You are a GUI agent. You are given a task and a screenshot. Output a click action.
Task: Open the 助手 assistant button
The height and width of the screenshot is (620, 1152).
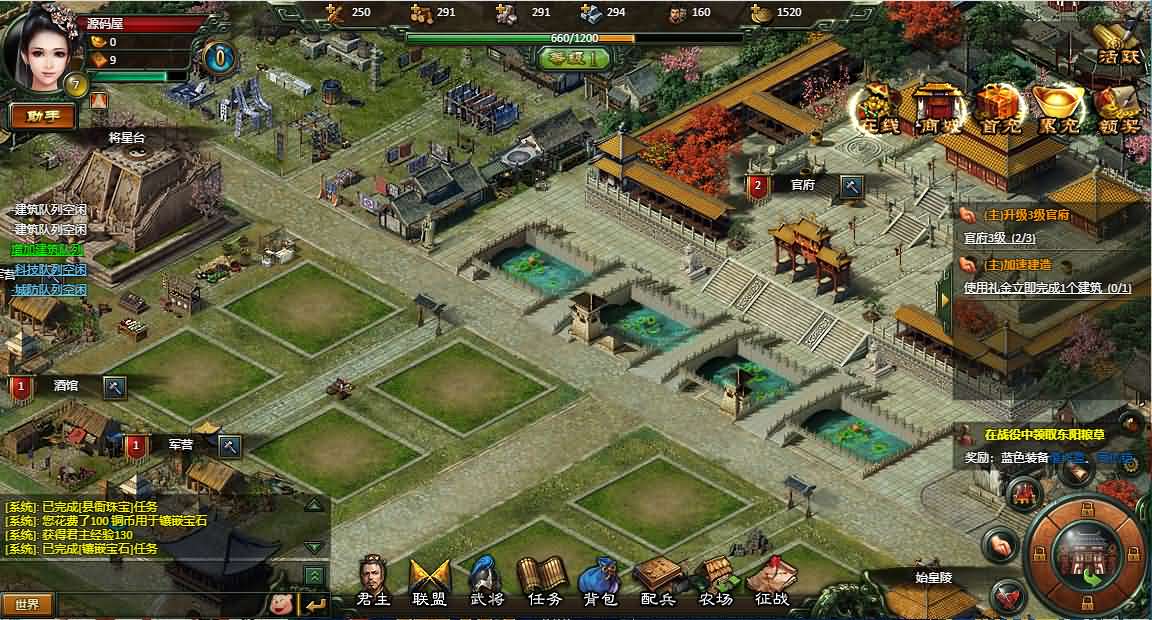42,116
